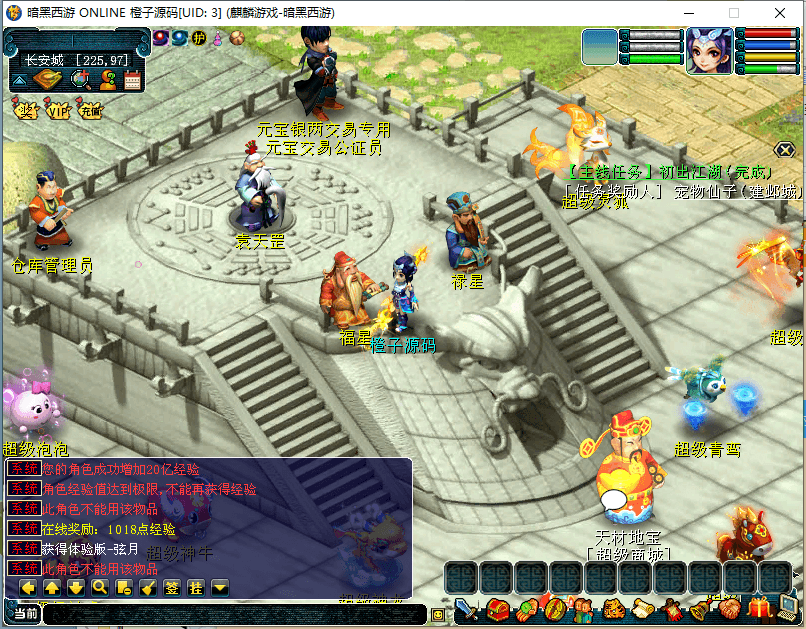Select the 当前 chat channel button
The width and height of the screenshot is (806, 629).
(x=26, y=613)
